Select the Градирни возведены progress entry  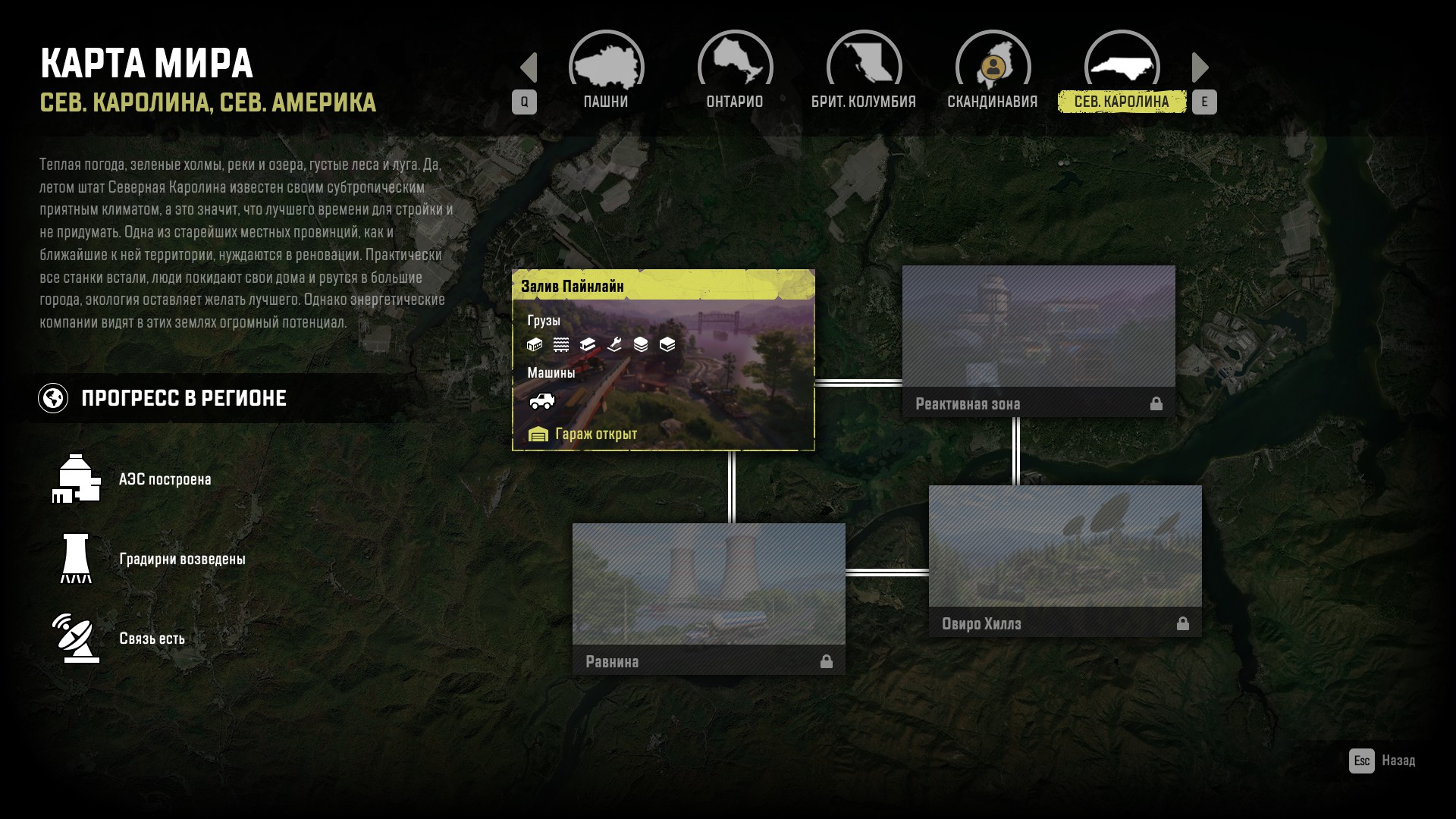pyautogui.click(x=182, y=559)
